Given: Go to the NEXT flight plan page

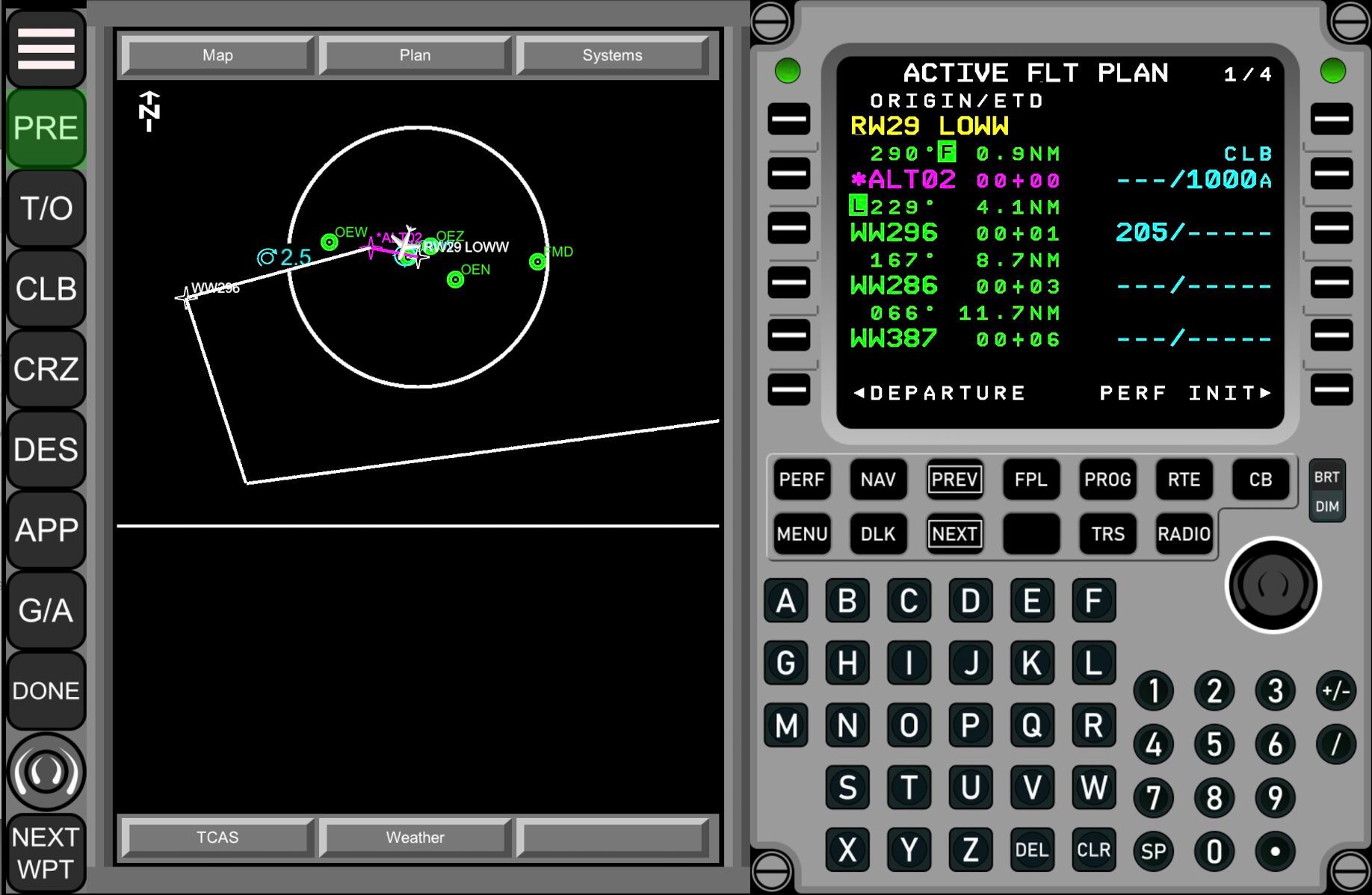Looking at the screenshot, I should [954, 534].
